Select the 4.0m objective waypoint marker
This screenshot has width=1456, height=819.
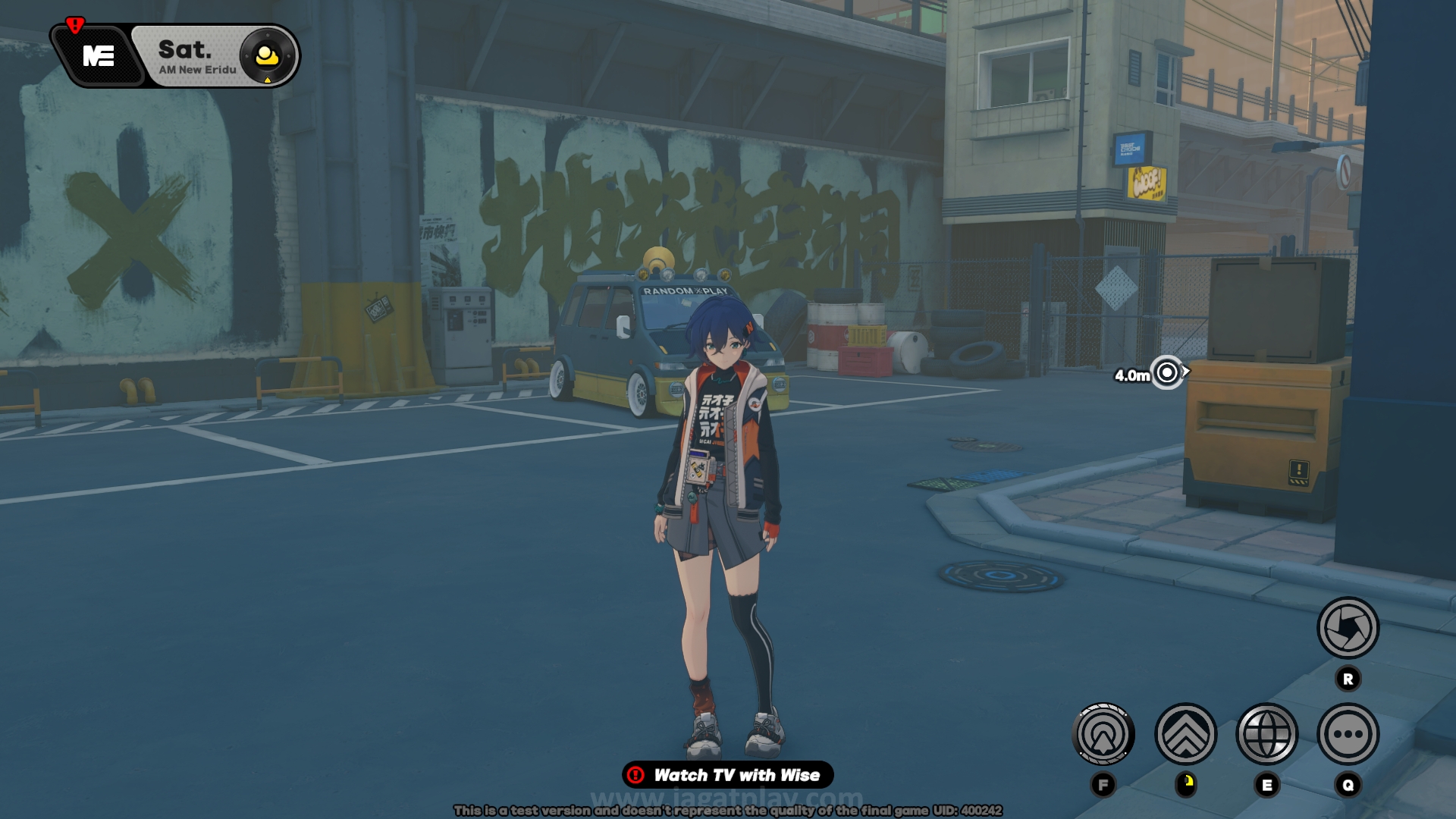(1167, 372)
